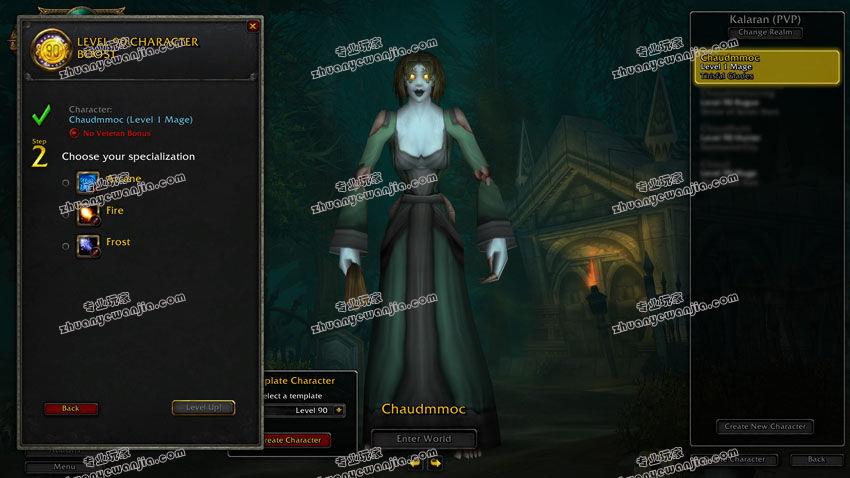Image resolution: width=850 pixels, height=478 pixels.
Task: Enter World with Chaudmmoc
Action: coord(423,438)
